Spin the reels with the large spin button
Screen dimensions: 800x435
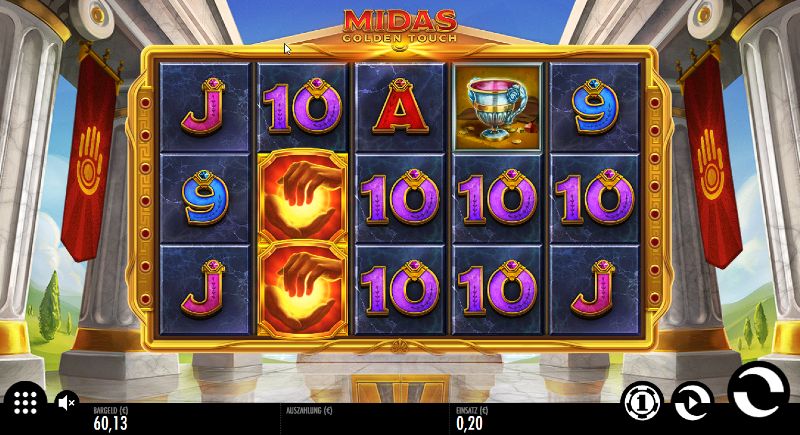[759, 393]
